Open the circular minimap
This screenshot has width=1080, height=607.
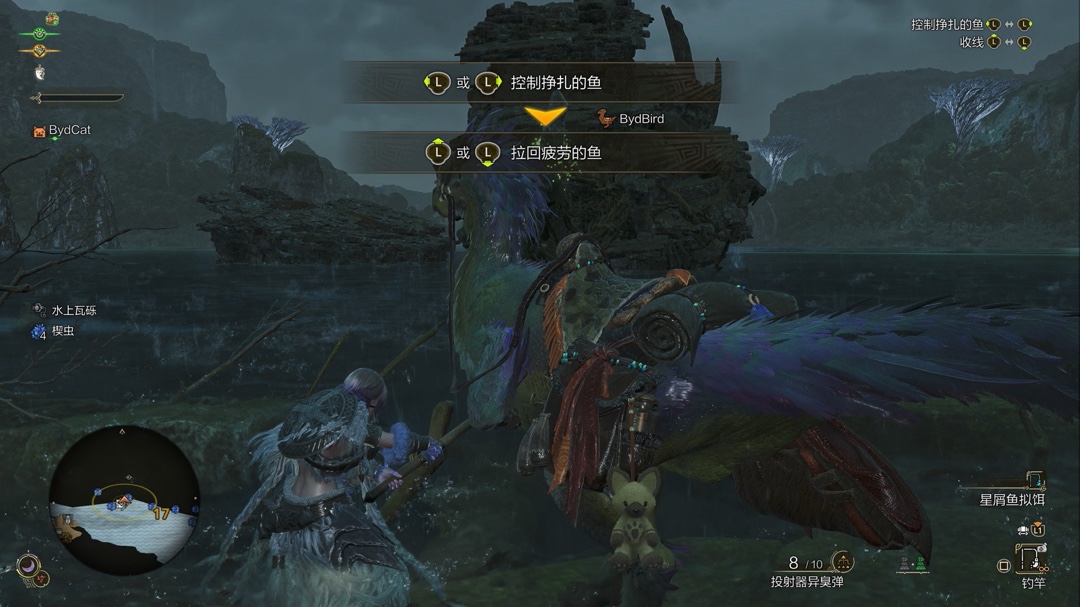(124, 500)
